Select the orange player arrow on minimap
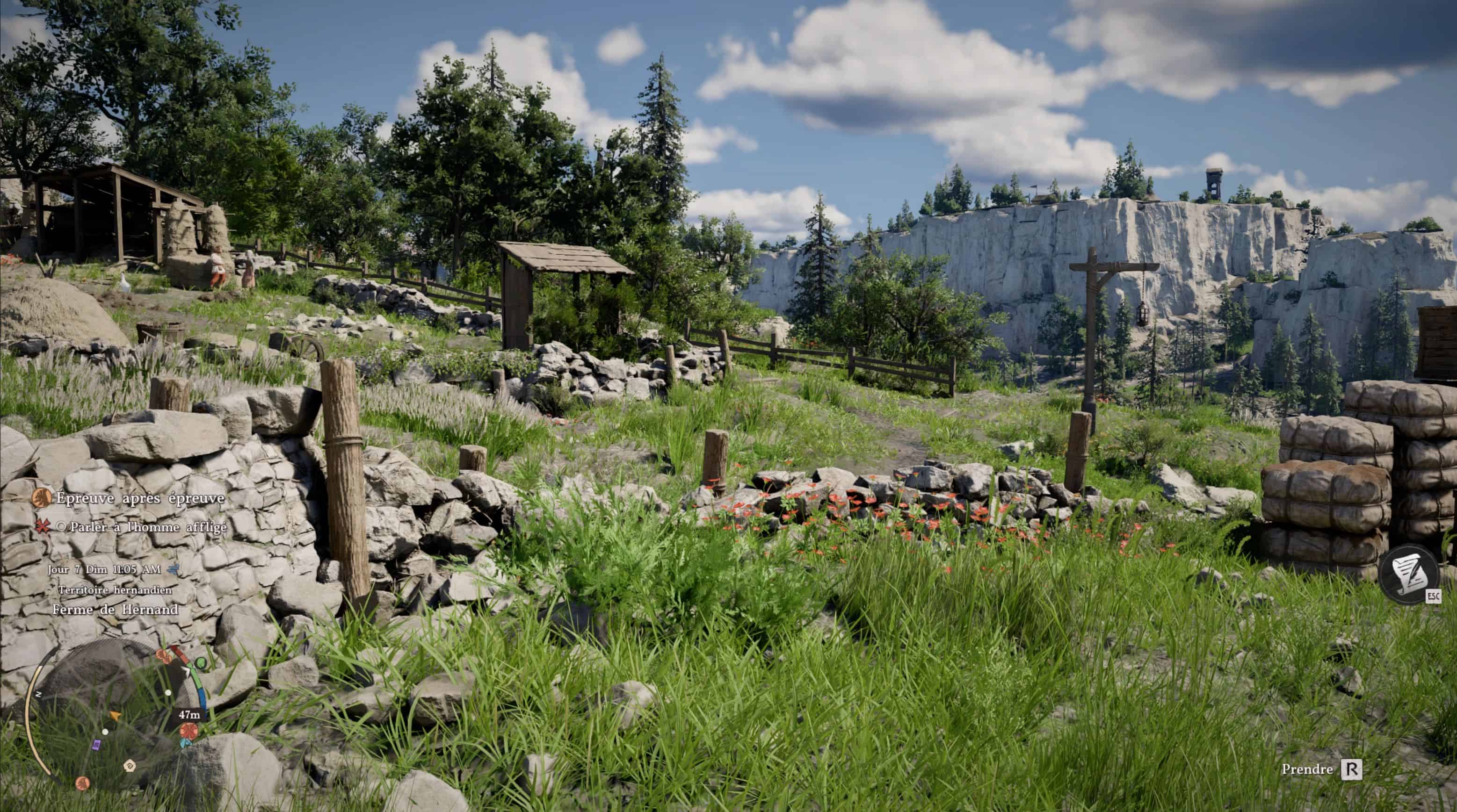1457x812 pixels. (116, 716)
